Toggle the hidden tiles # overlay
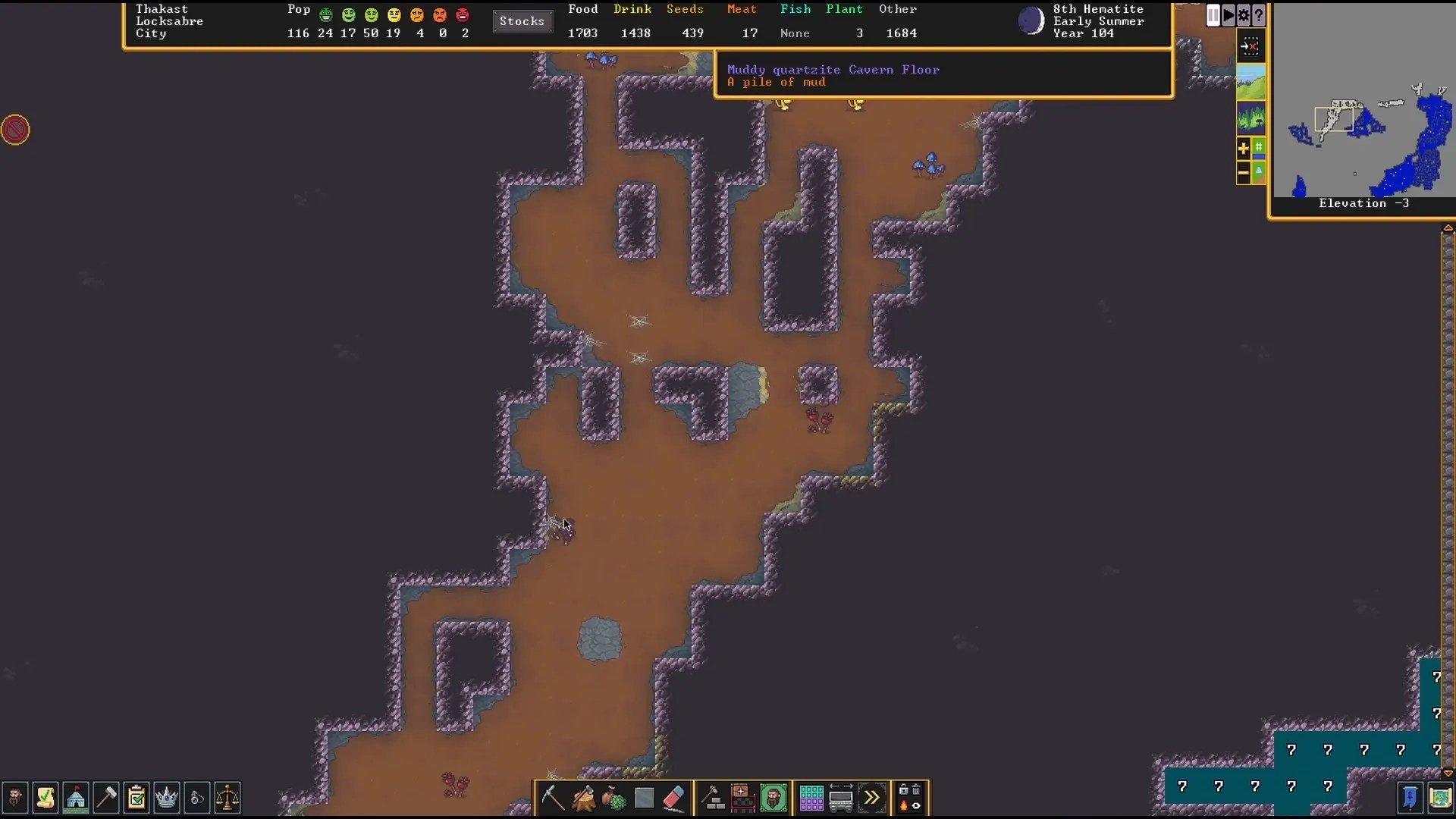Screen dimensions: 1456x819 [1259, 148]
